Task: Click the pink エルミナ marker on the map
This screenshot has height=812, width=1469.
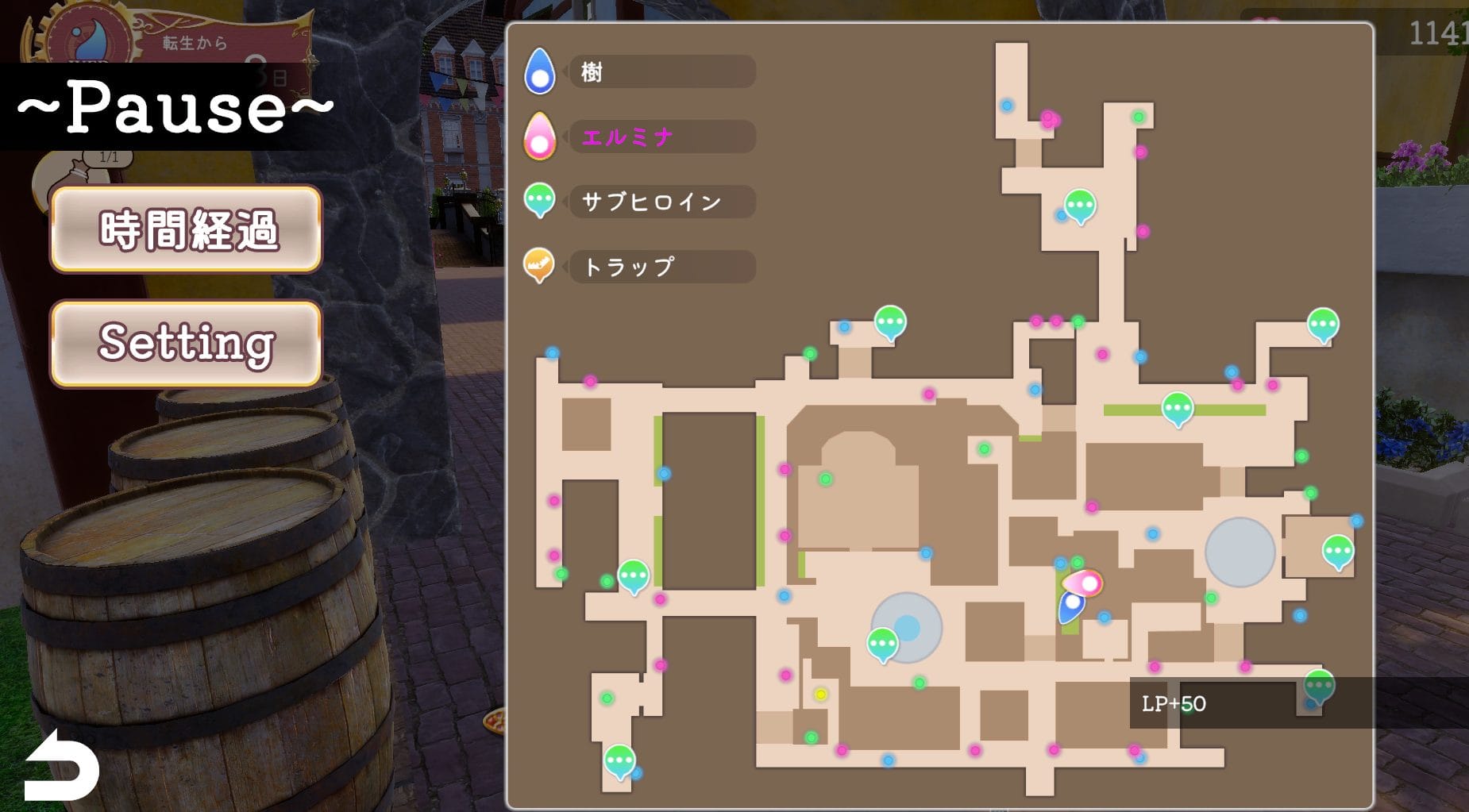Action: [x=1084, y=583]
